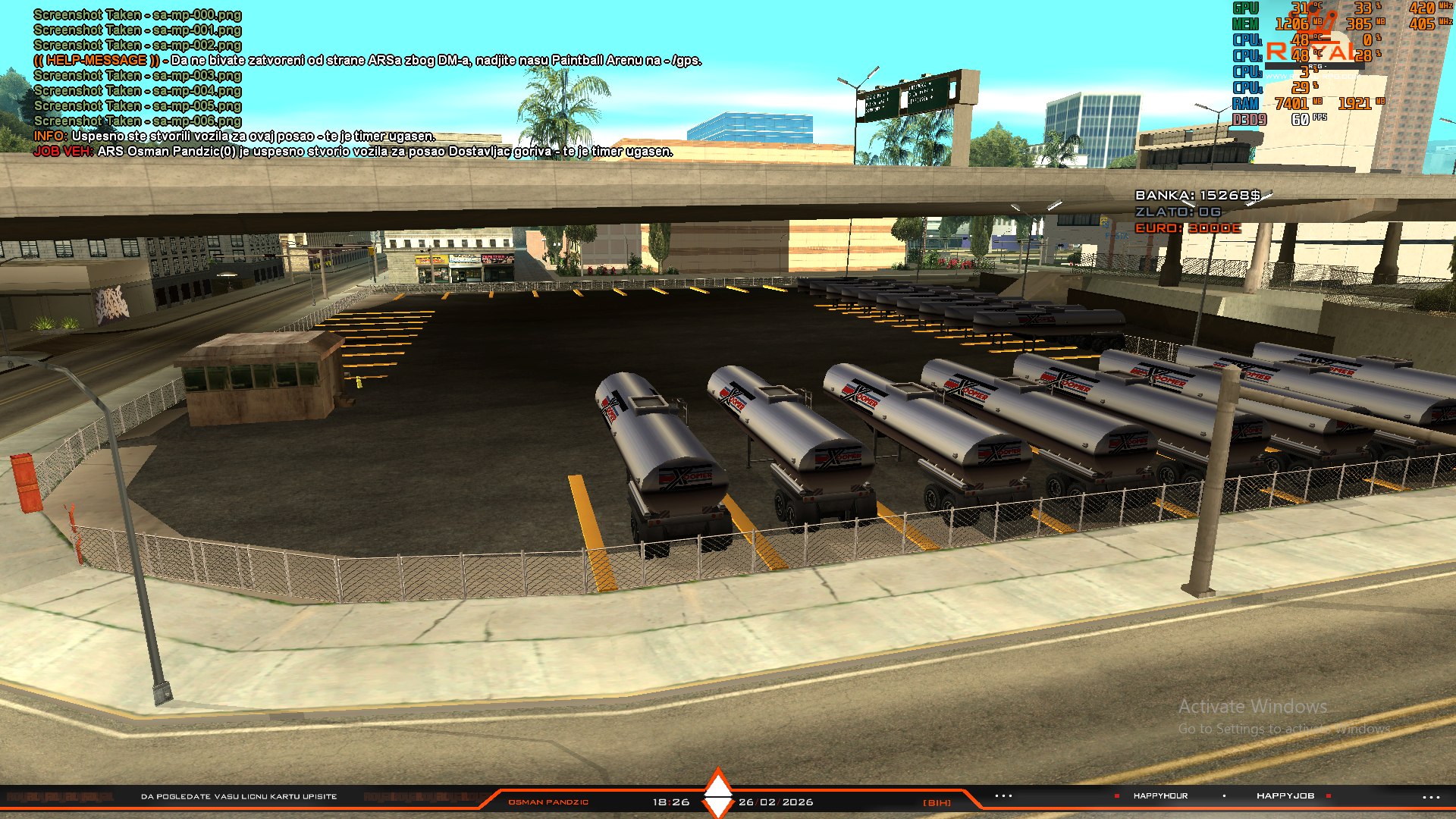Click the HAPPYJOB label in bottom bar
Image resolution: width=1456 pixels, height=819 pixels.
1285,795
